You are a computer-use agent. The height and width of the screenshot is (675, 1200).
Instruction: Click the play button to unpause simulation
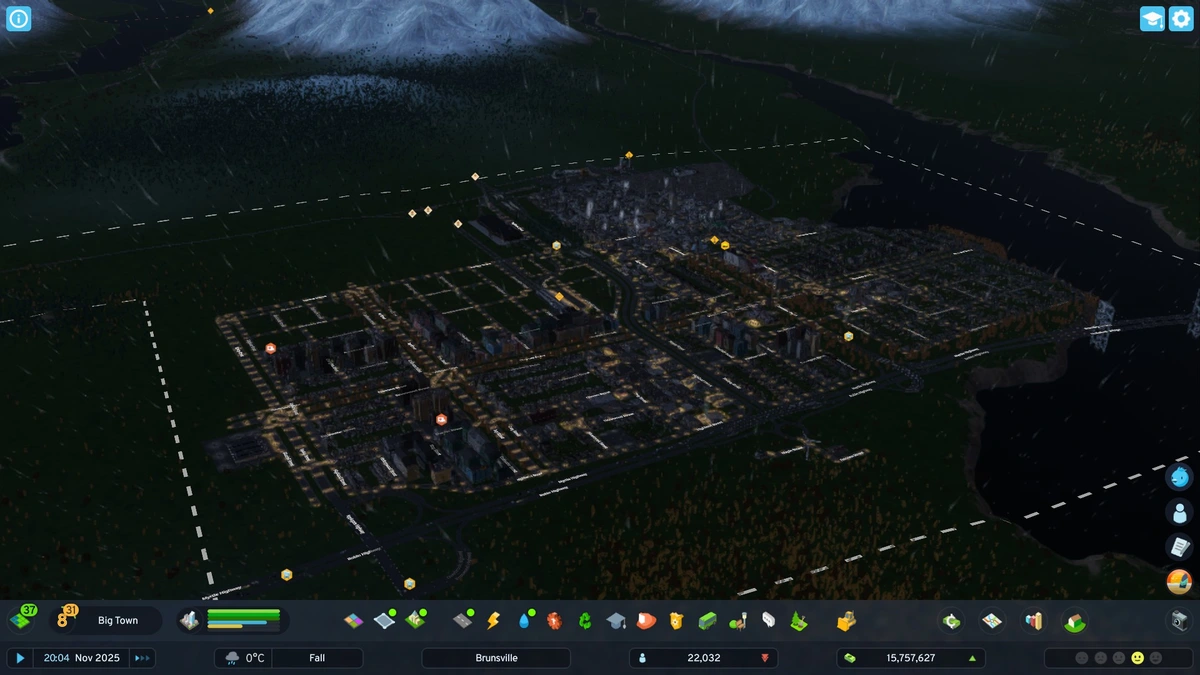pos(20,658)
